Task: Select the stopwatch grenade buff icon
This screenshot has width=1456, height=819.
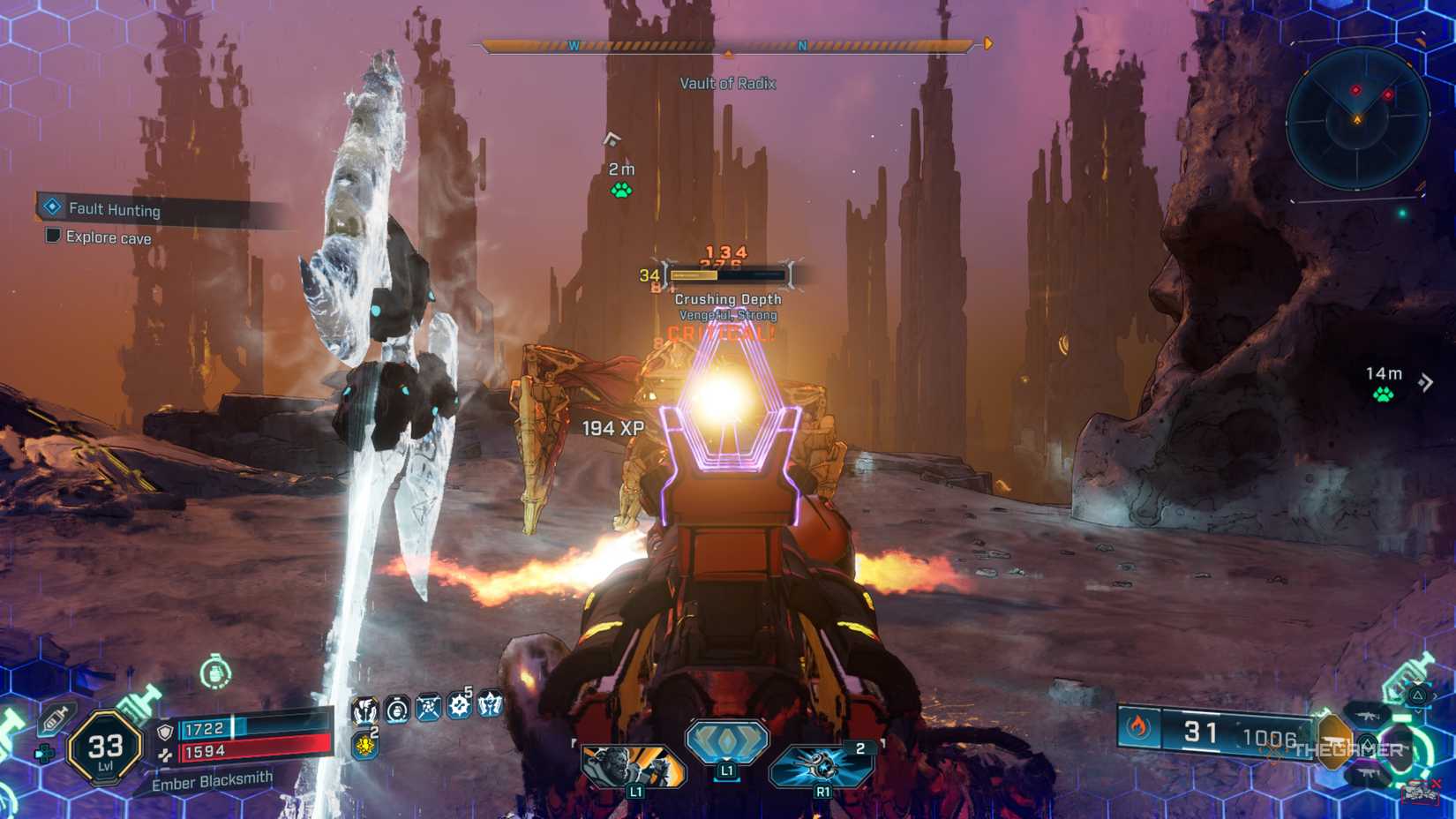Action: pyautogui.click(x=397, y=708)
